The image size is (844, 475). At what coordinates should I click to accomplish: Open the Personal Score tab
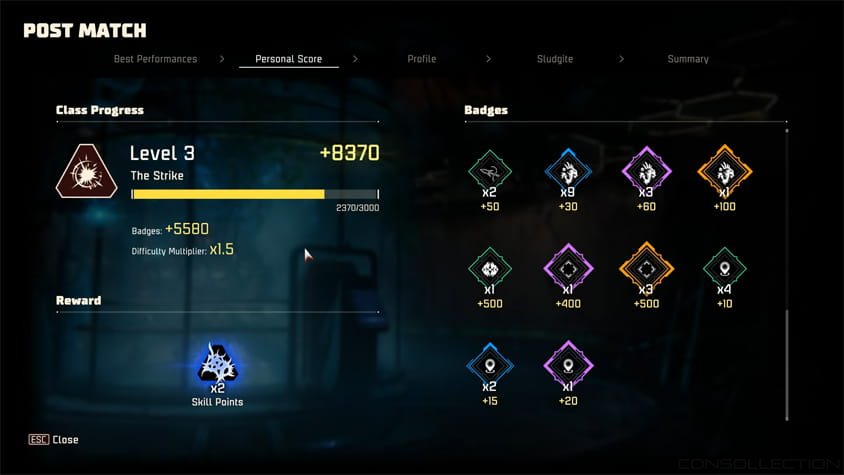point(288,59)
